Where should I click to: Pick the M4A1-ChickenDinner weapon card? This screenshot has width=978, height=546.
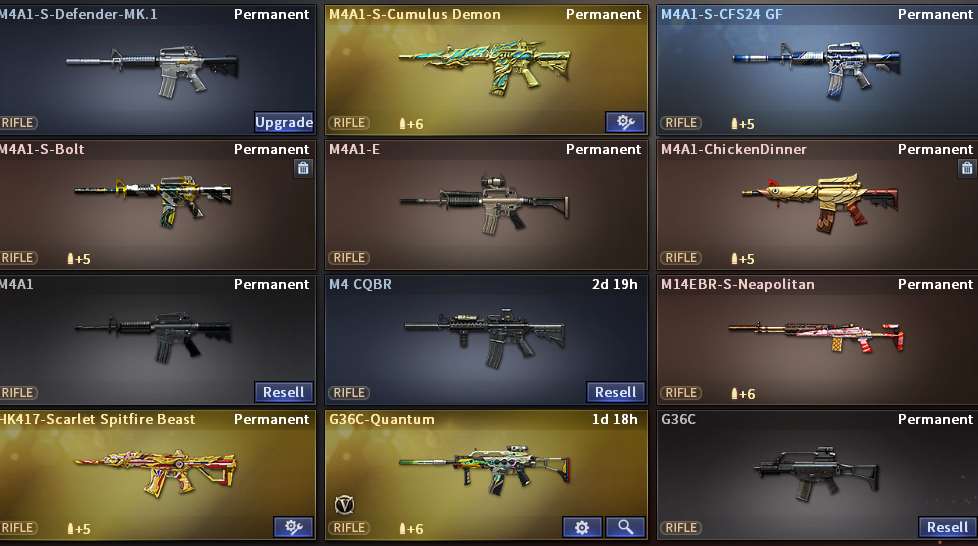point(816,201)
